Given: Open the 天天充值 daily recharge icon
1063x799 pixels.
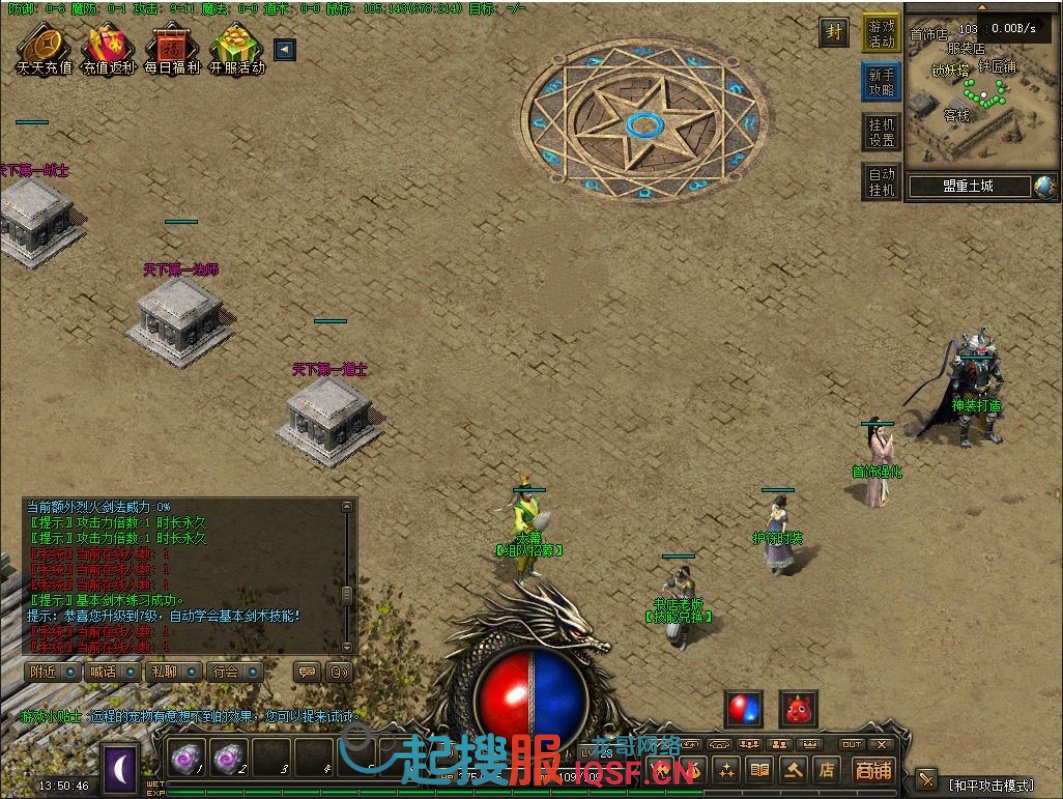Looking at the screenshot, I should point(44,48).
